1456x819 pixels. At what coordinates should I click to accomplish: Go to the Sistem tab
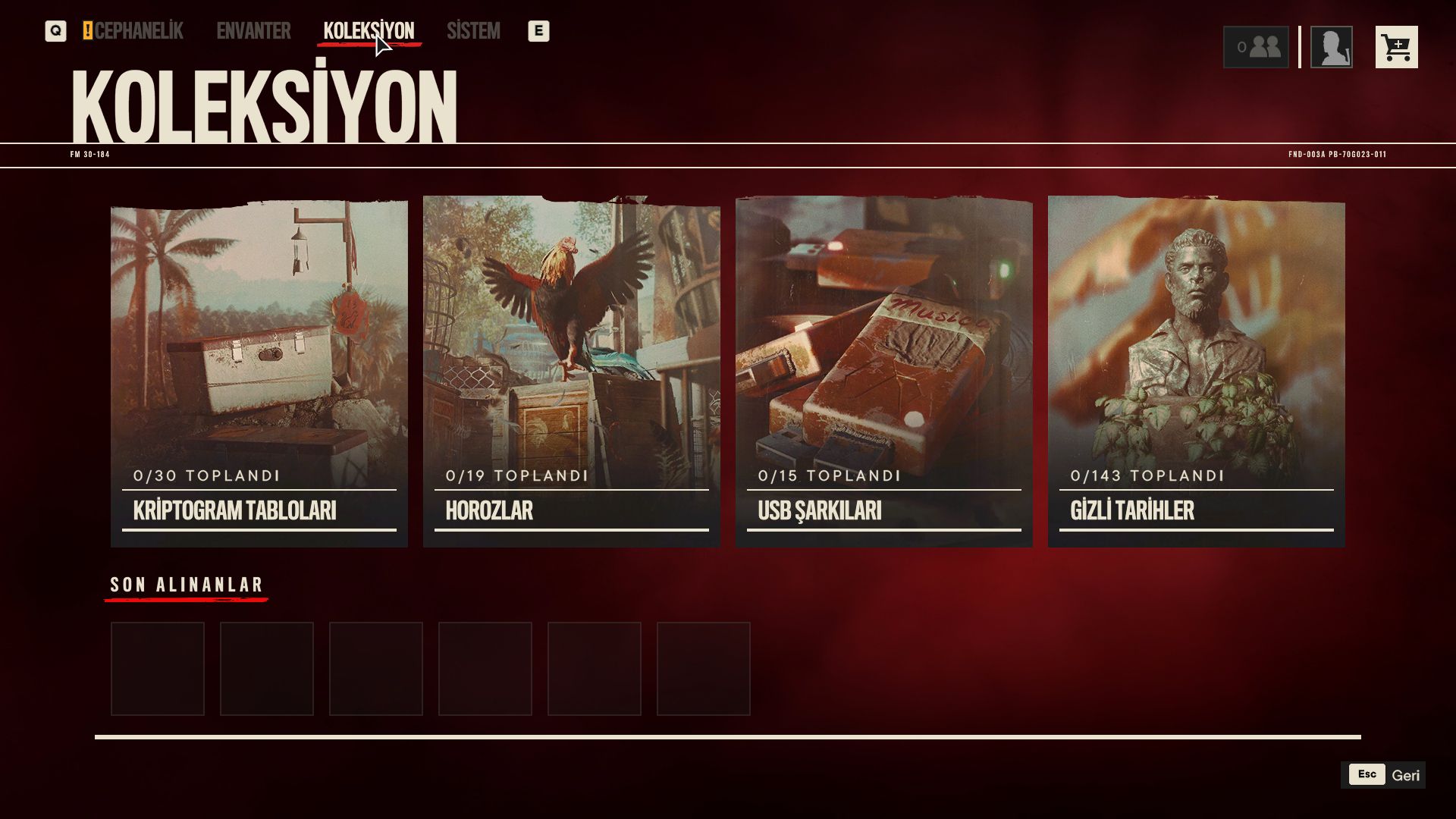tap(473, 31)
